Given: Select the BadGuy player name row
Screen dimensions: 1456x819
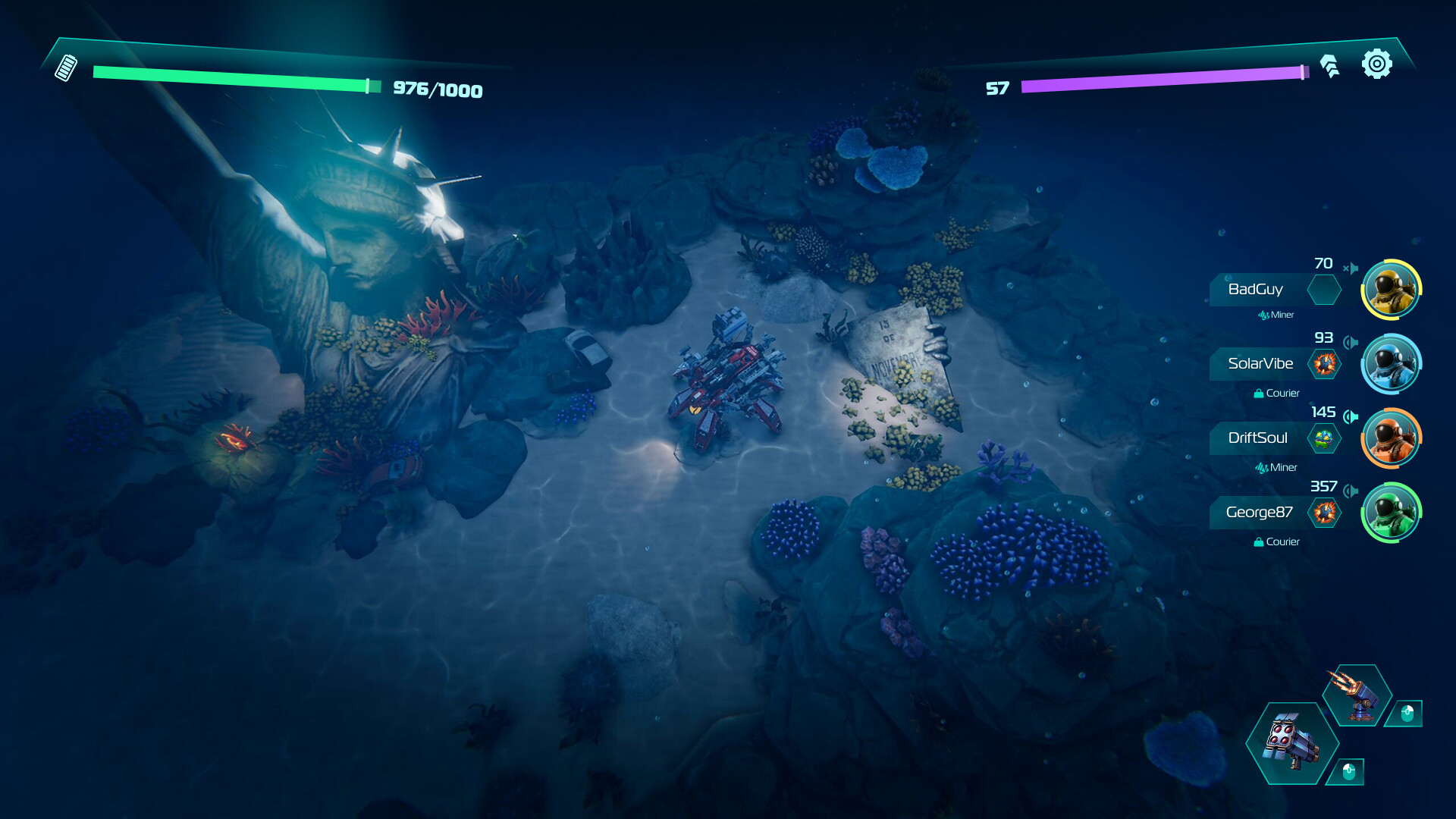Looking at the screenshot, I should (1256, 290).
